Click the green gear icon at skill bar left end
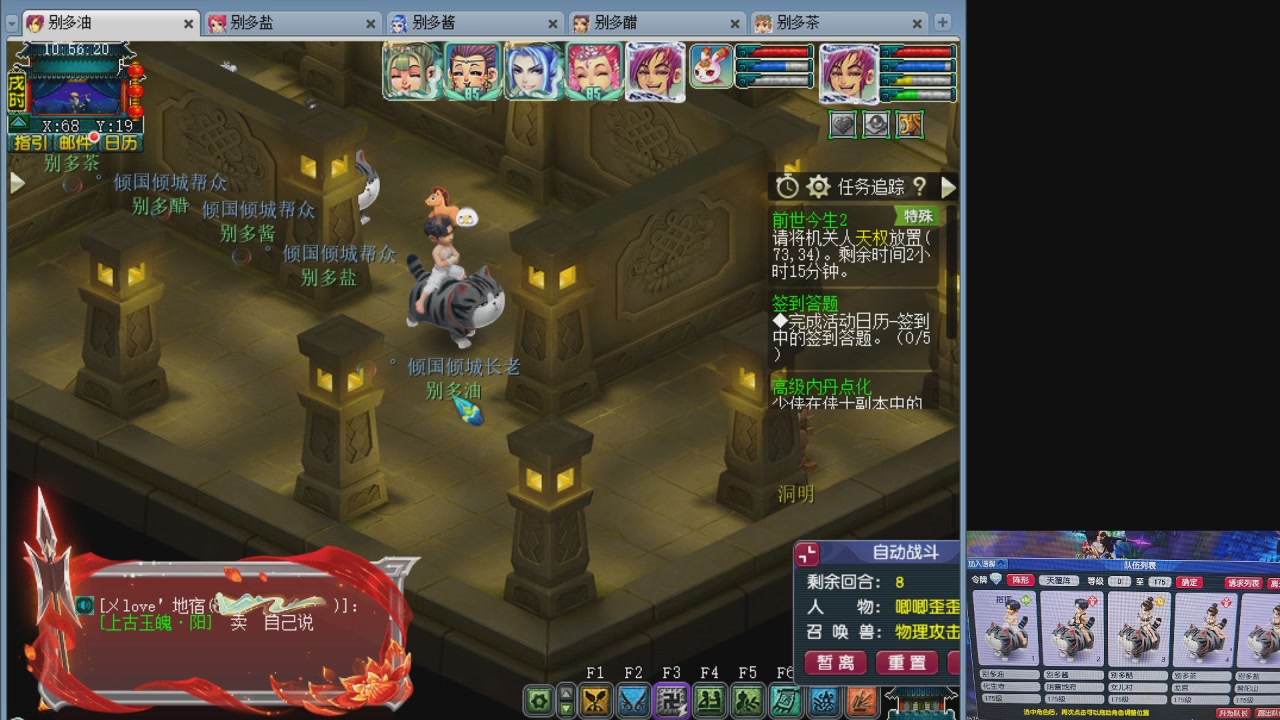 coord(541,700)
